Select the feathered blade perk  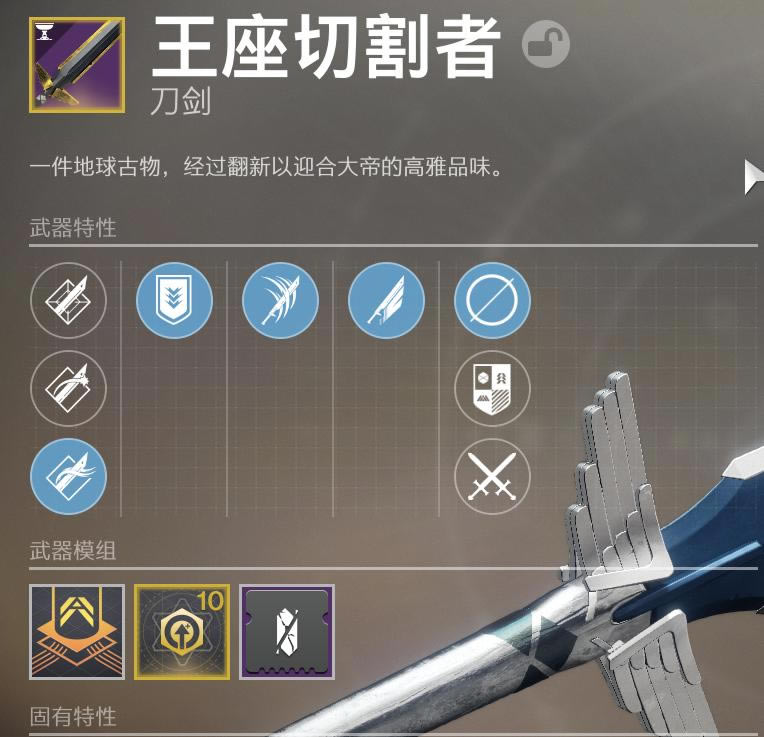386,300
